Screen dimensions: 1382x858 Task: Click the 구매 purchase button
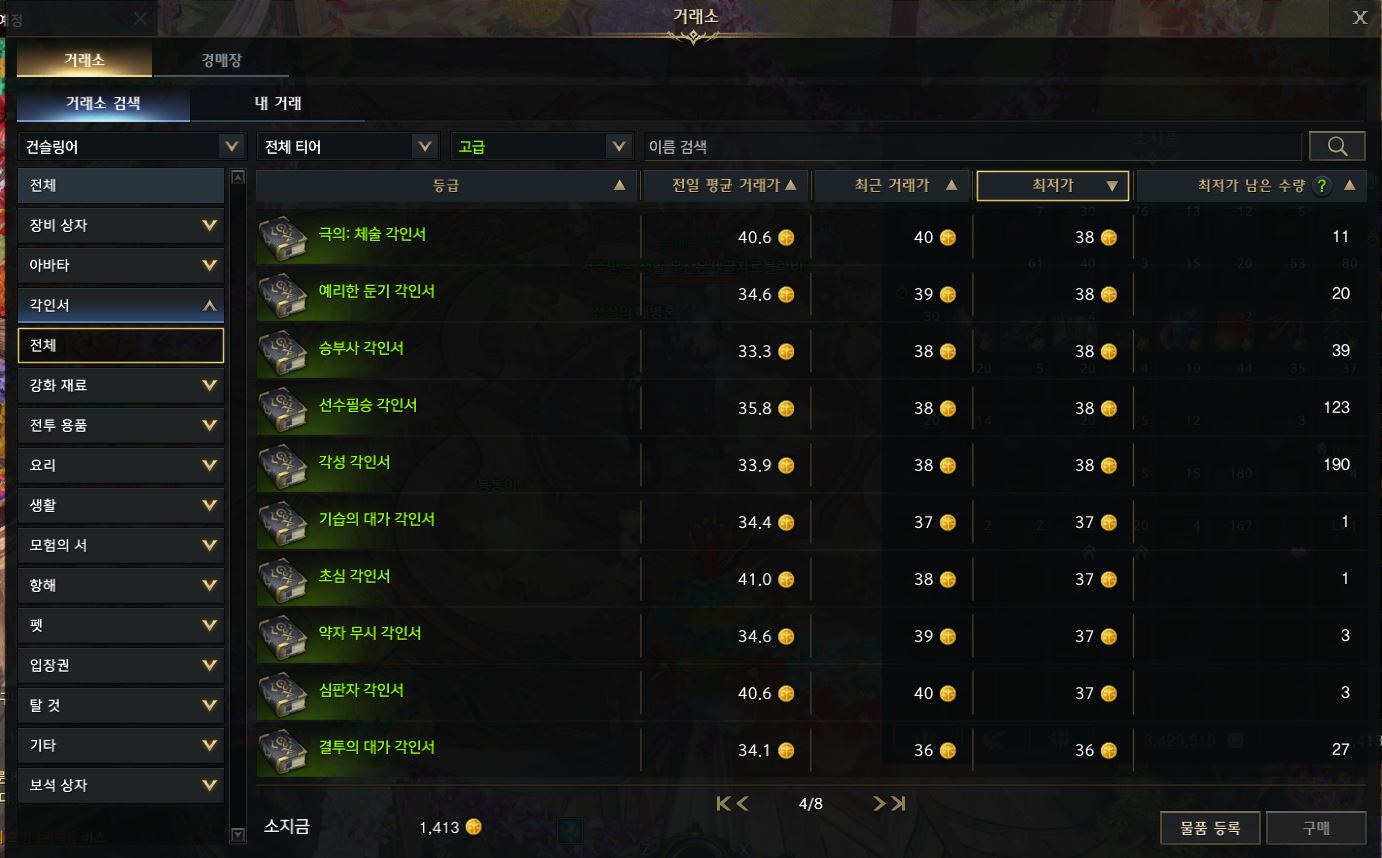coord(1315,828)
